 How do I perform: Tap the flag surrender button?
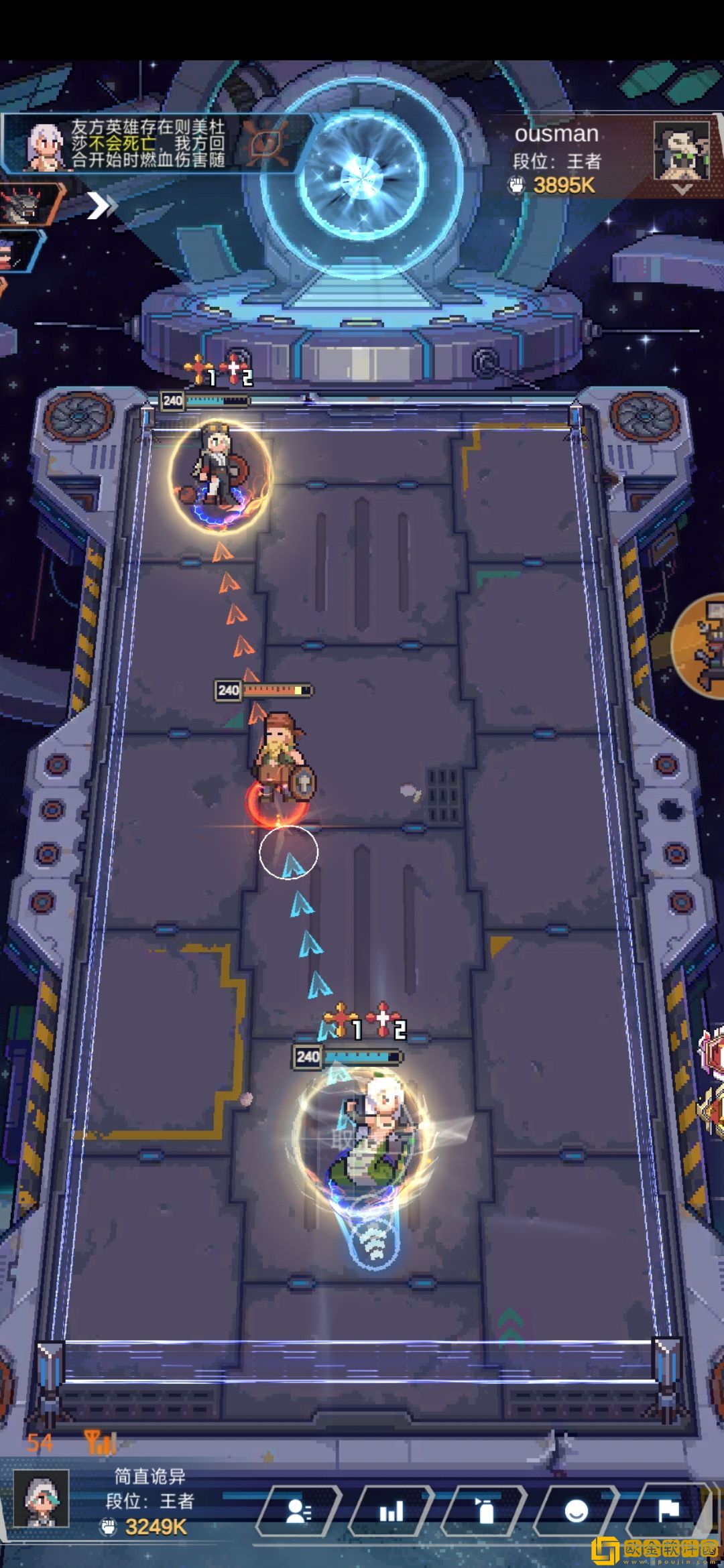pos(669,1511)
